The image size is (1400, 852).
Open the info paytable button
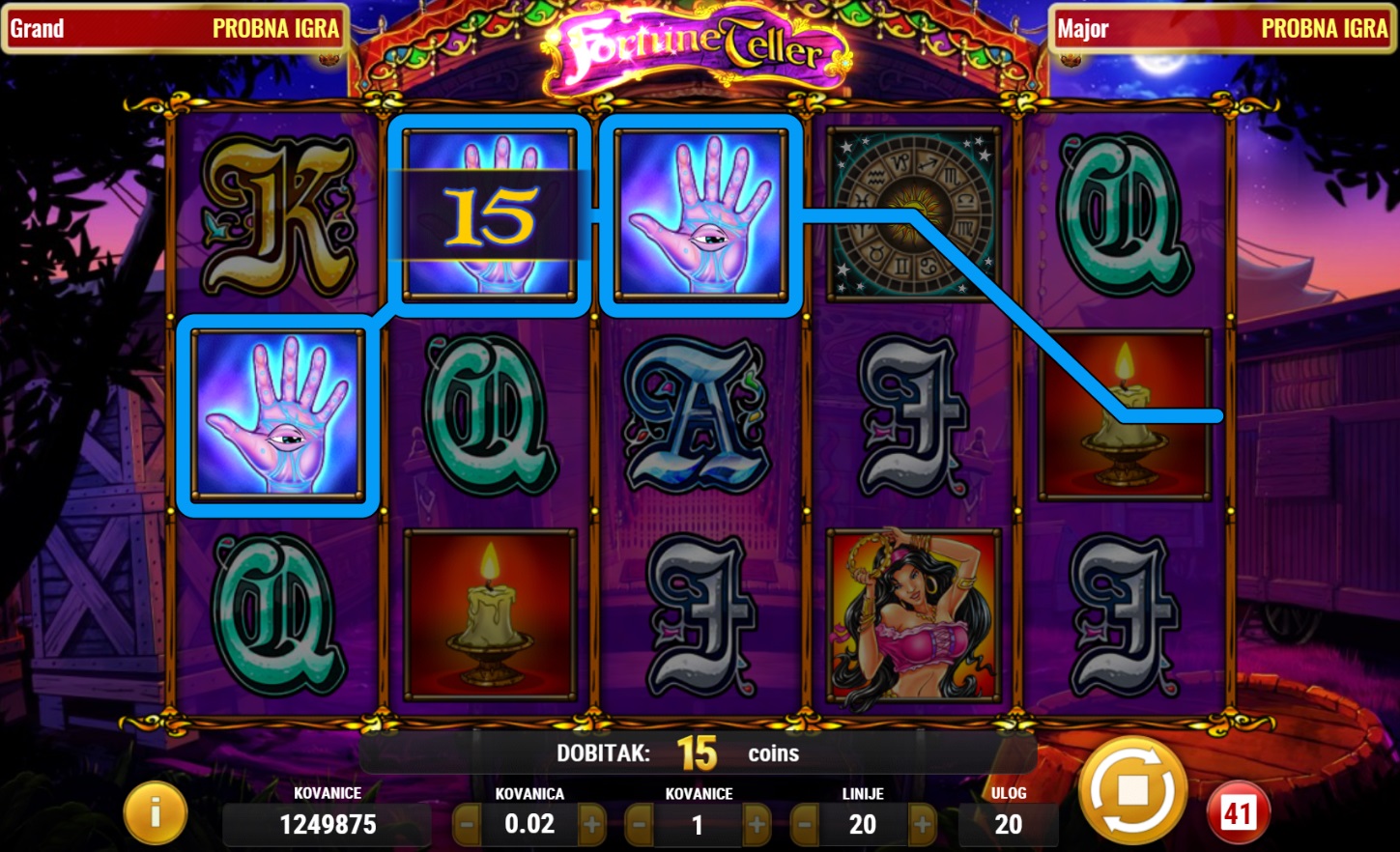(155, 813)
